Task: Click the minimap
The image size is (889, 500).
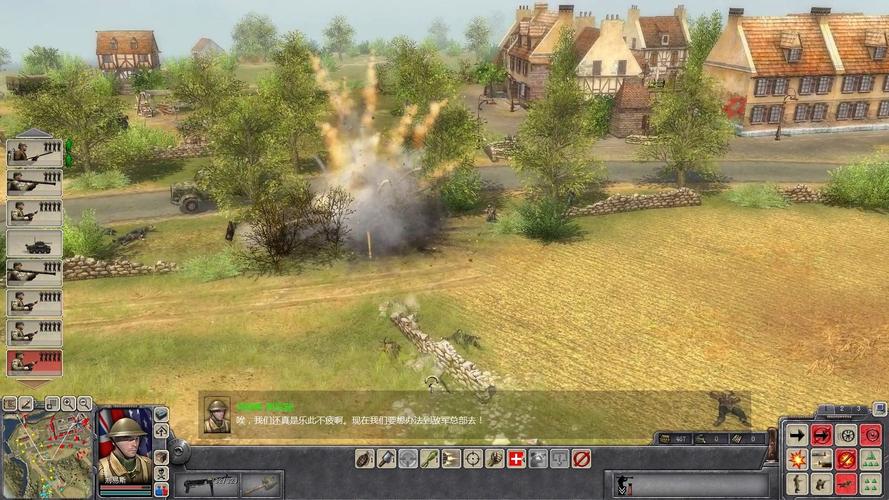Action: [45, 455]
